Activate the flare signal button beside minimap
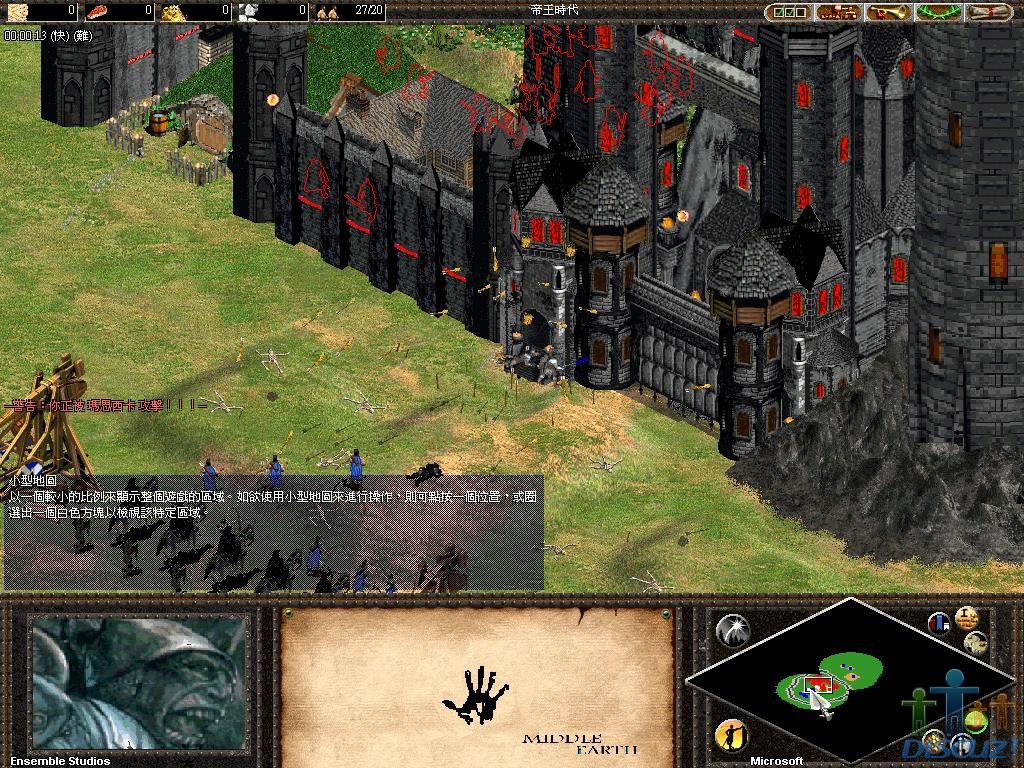 [x=733, y=629]
